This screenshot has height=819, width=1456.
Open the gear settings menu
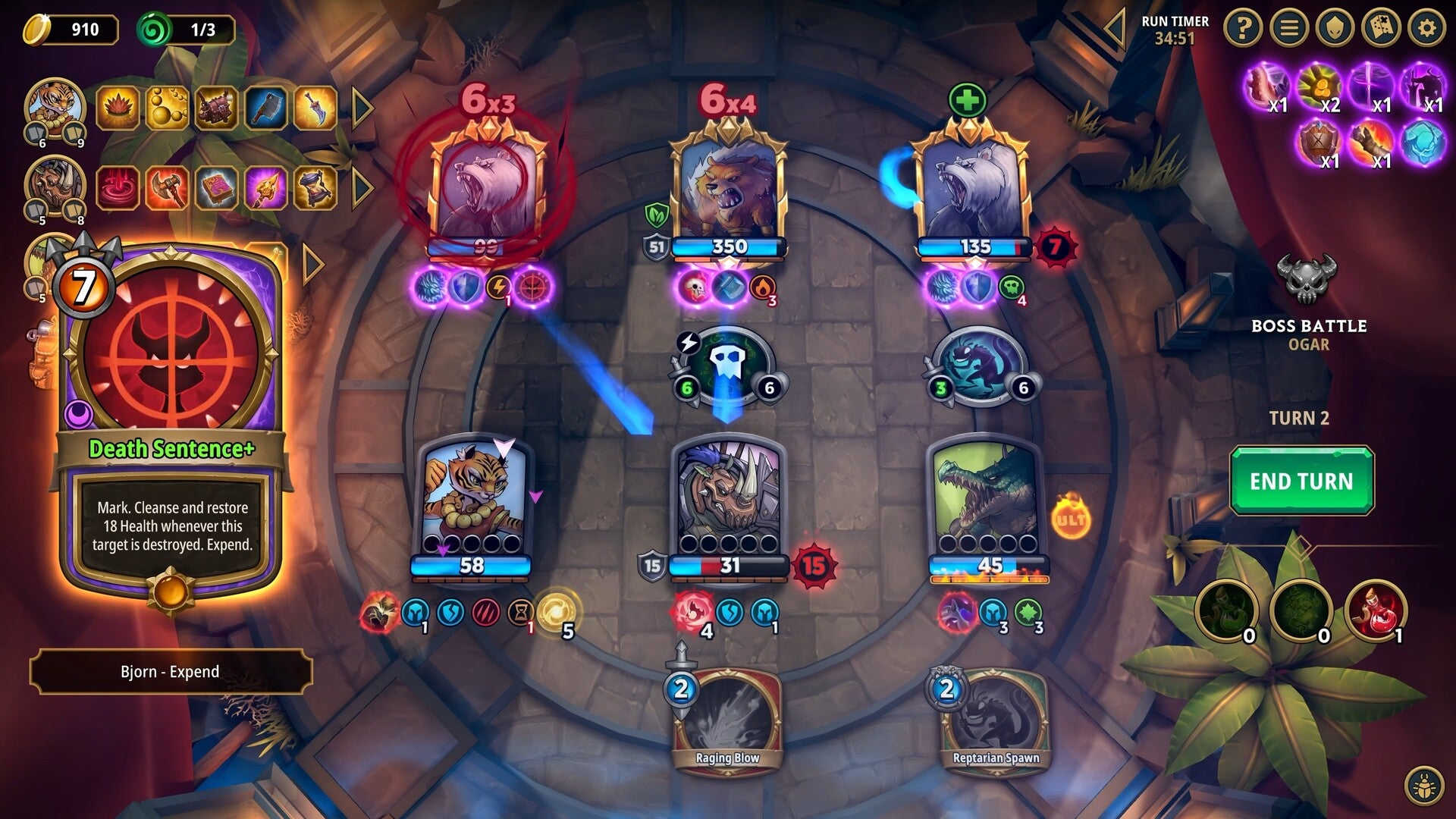coord(1426,29)
